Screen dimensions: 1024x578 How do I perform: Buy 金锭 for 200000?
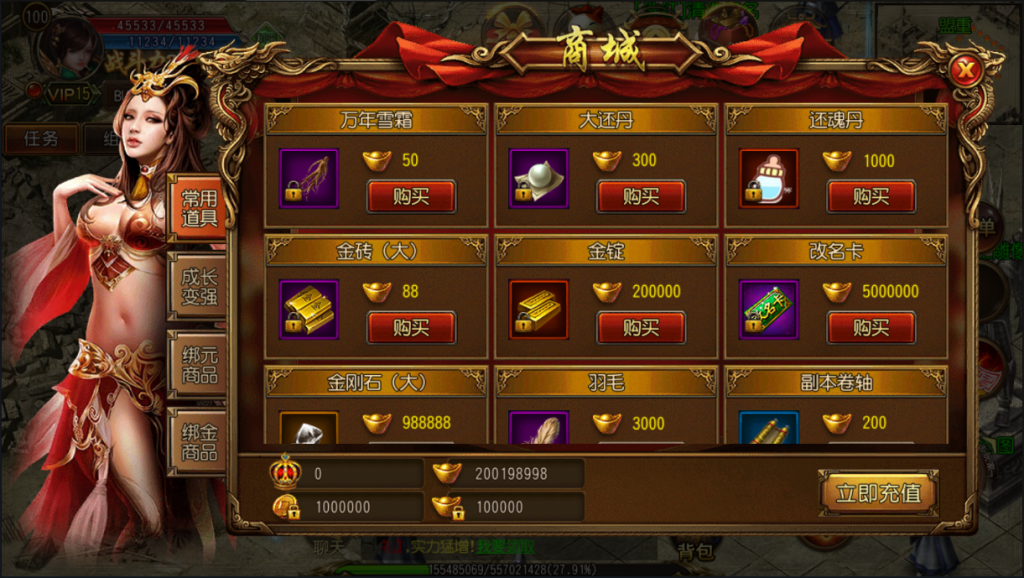[641, 327]
